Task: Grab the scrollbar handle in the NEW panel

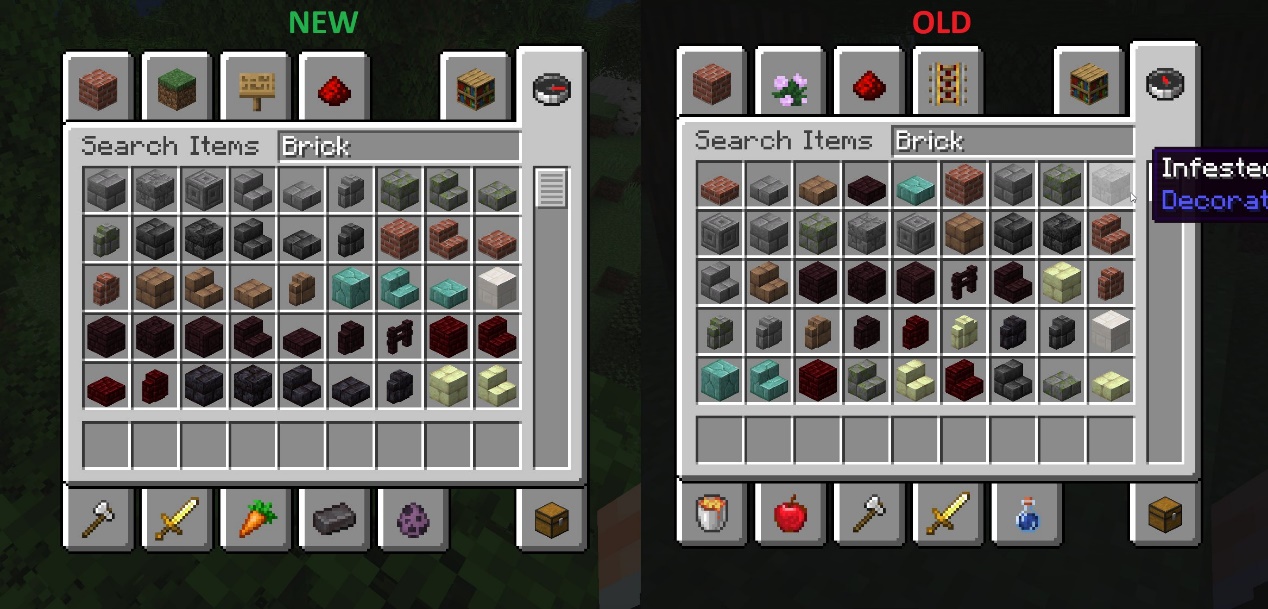Action: (551, 188)
